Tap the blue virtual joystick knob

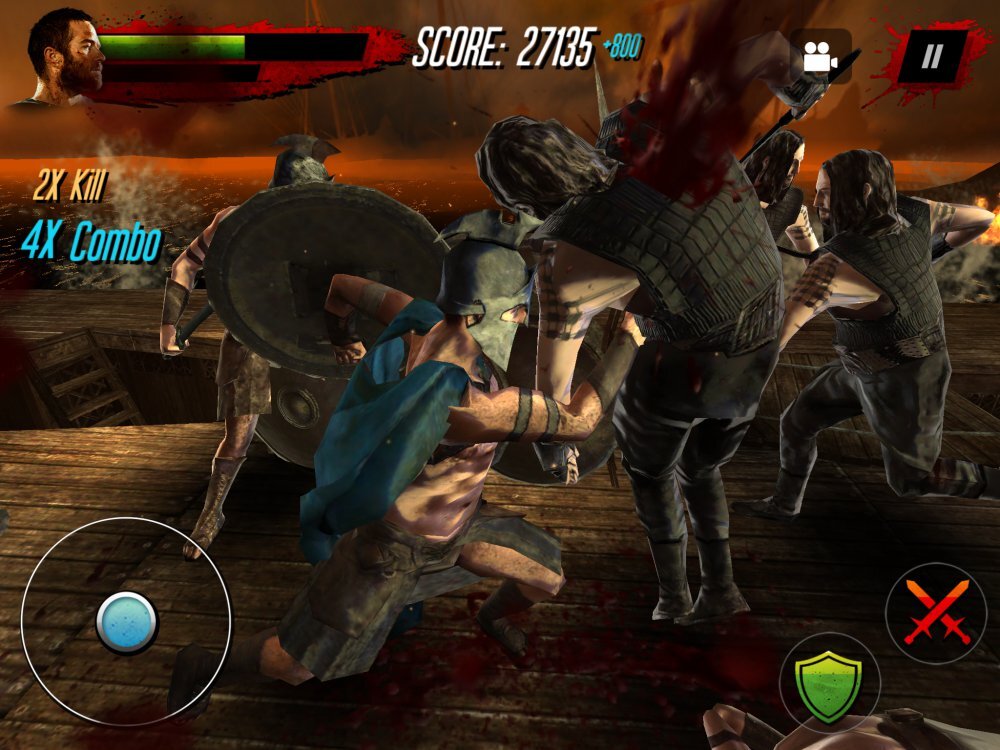pyautogui.click(x=127, y=622)
